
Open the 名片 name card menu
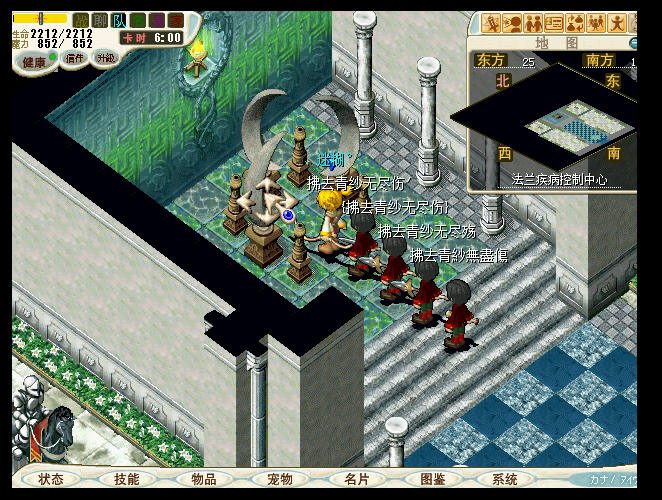355,479
